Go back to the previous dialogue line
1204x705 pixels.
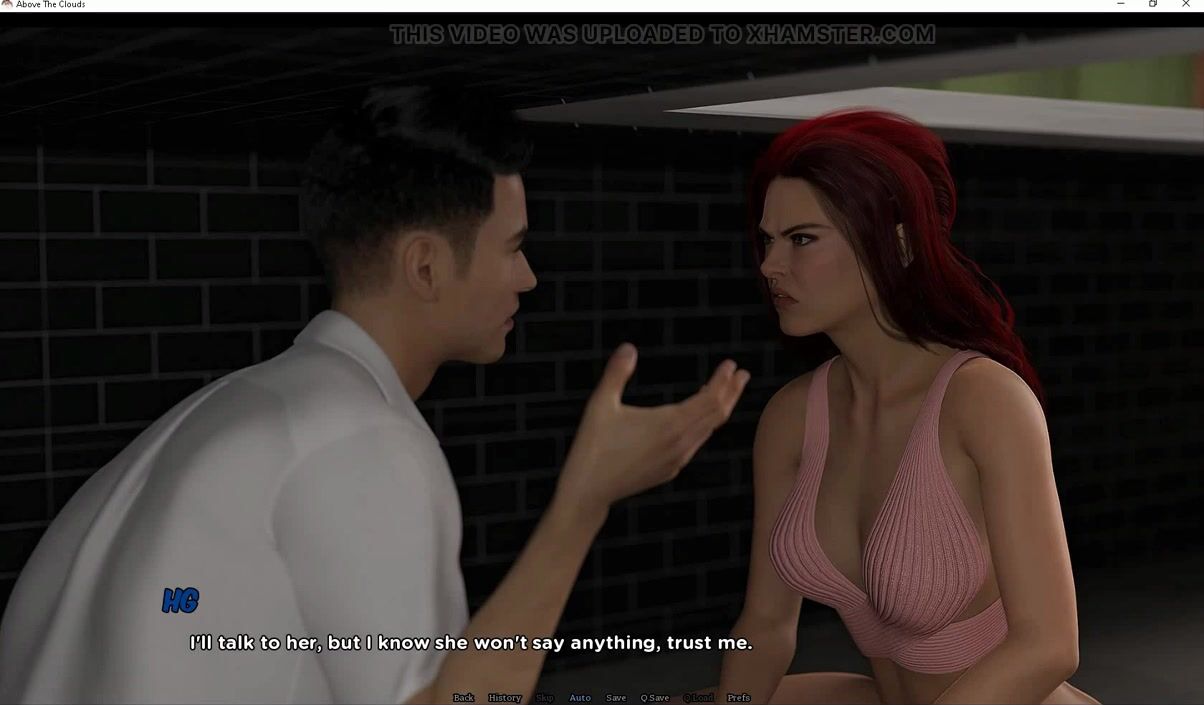[x=463, y=698]
